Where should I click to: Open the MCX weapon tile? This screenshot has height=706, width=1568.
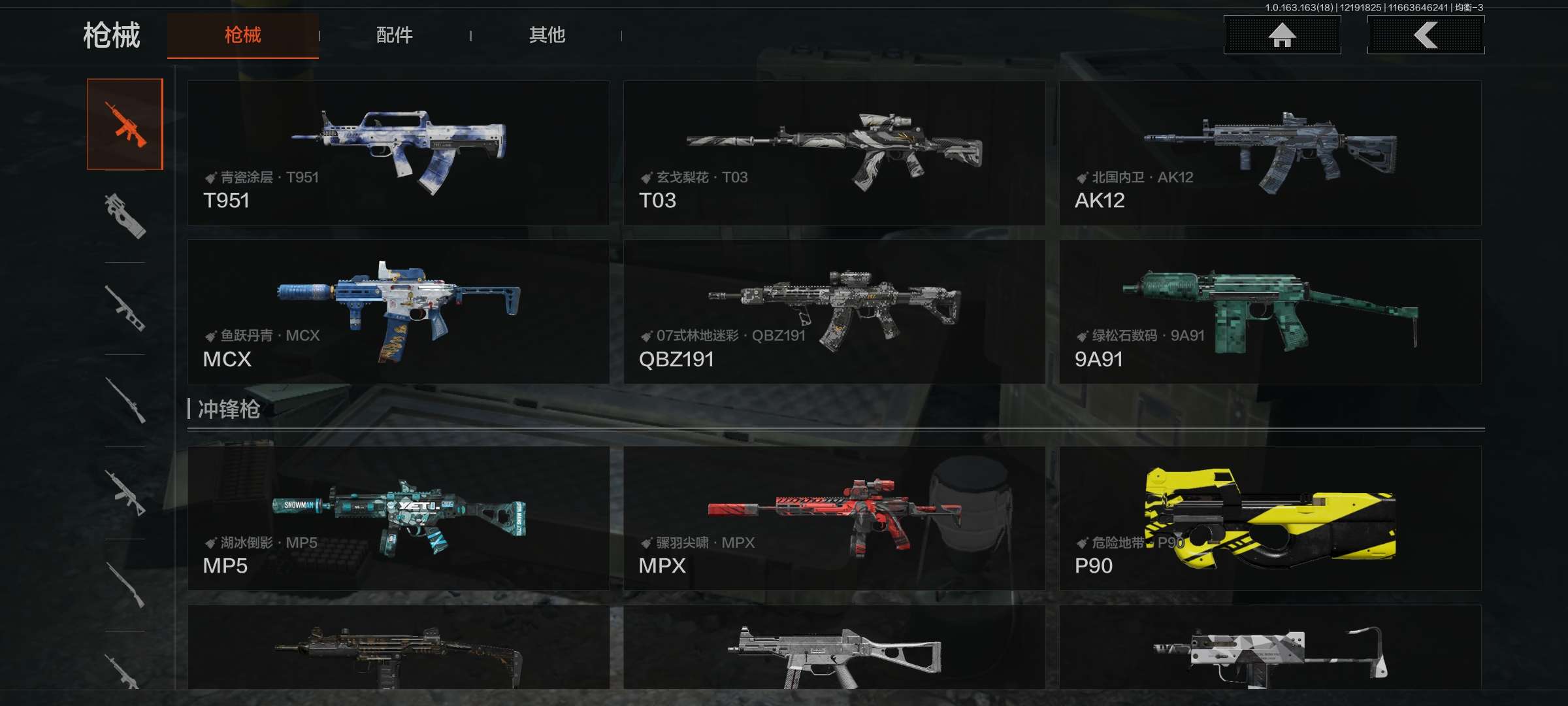point(399,312)
